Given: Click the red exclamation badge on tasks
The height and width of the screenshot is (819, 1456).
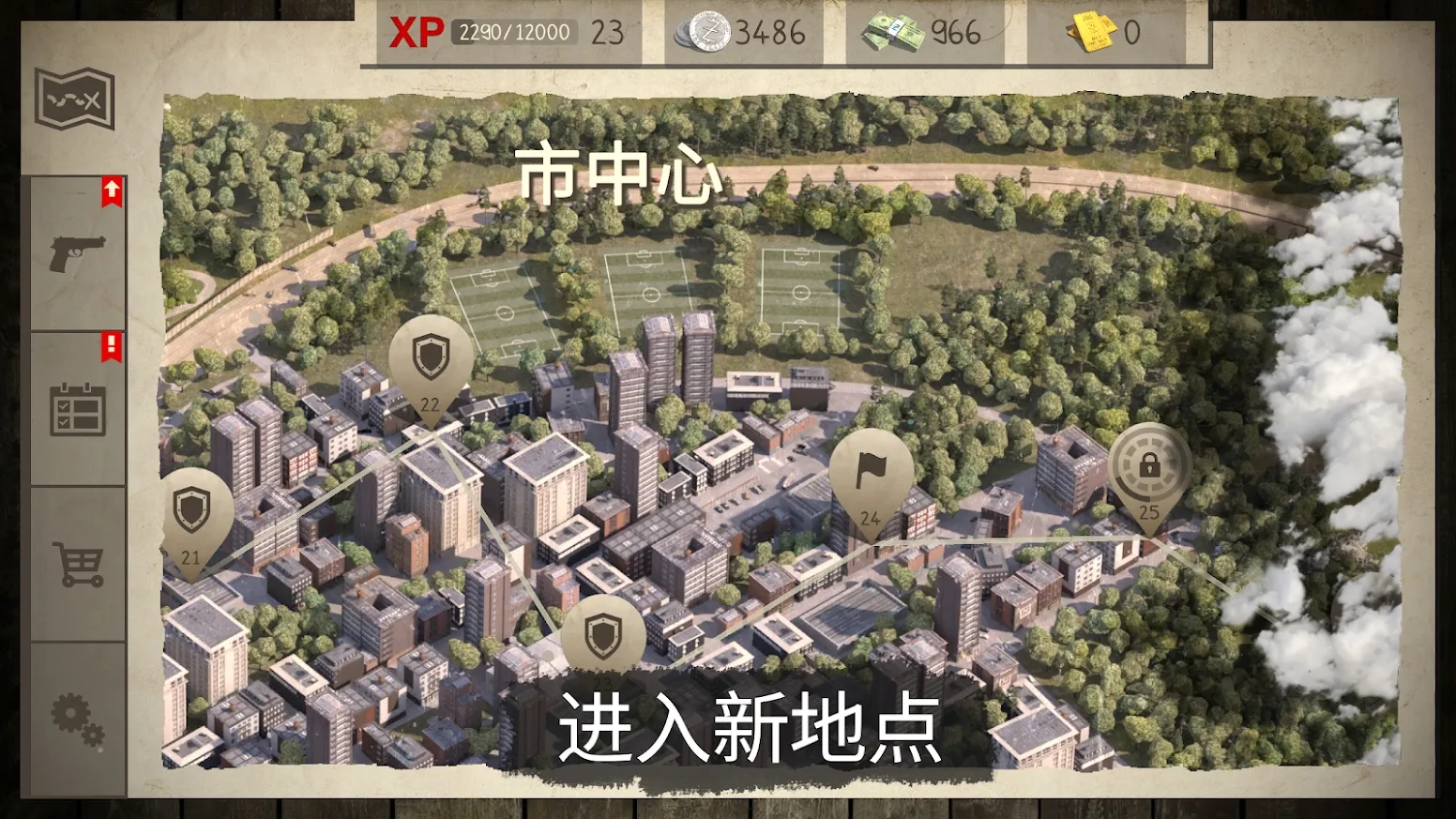Looking at the screenshot, I should [x=110, y=347].
